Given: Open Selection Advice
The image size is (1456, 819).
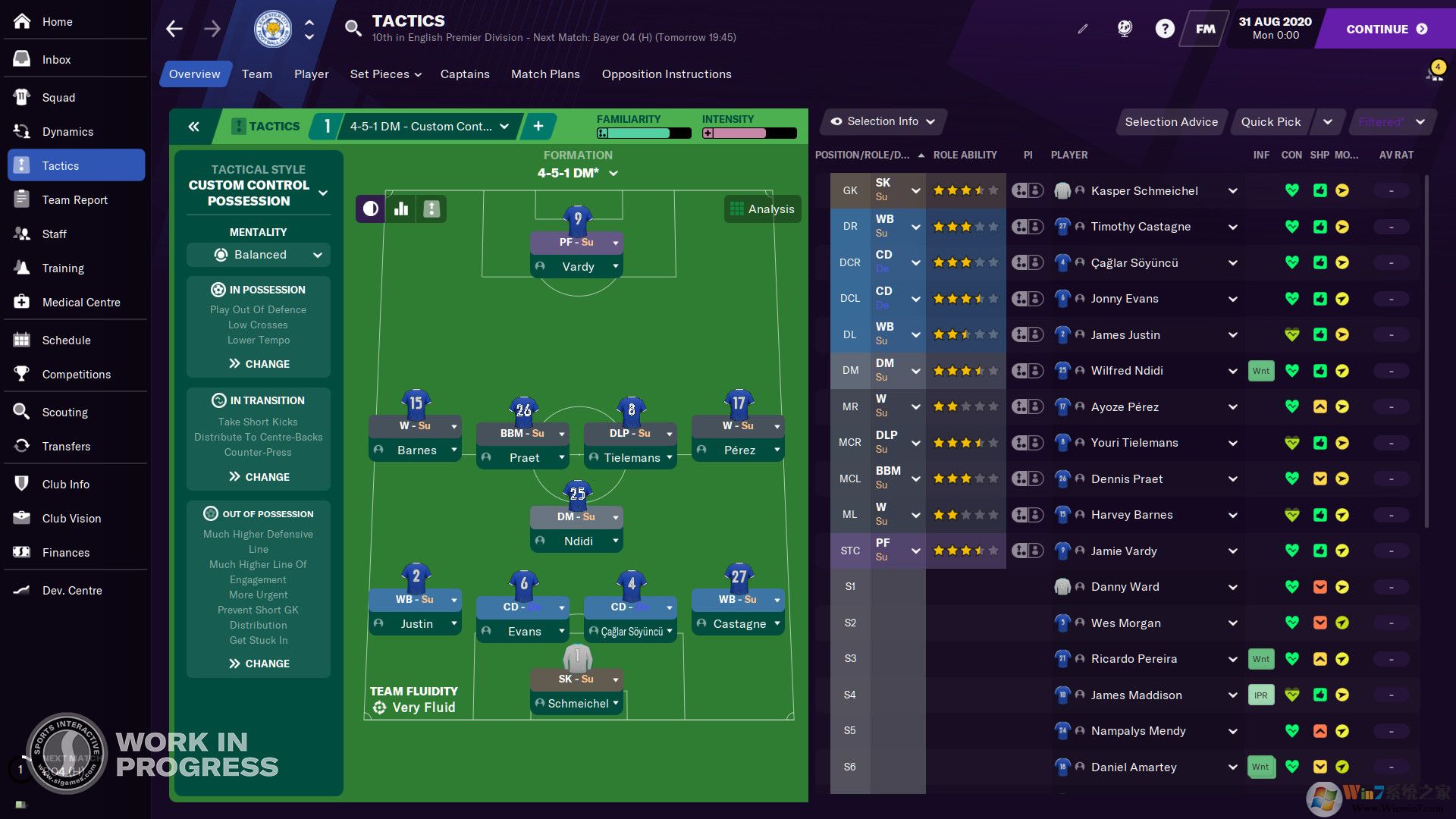Looking at the screenshot, I should click(x=1171, y=122).
